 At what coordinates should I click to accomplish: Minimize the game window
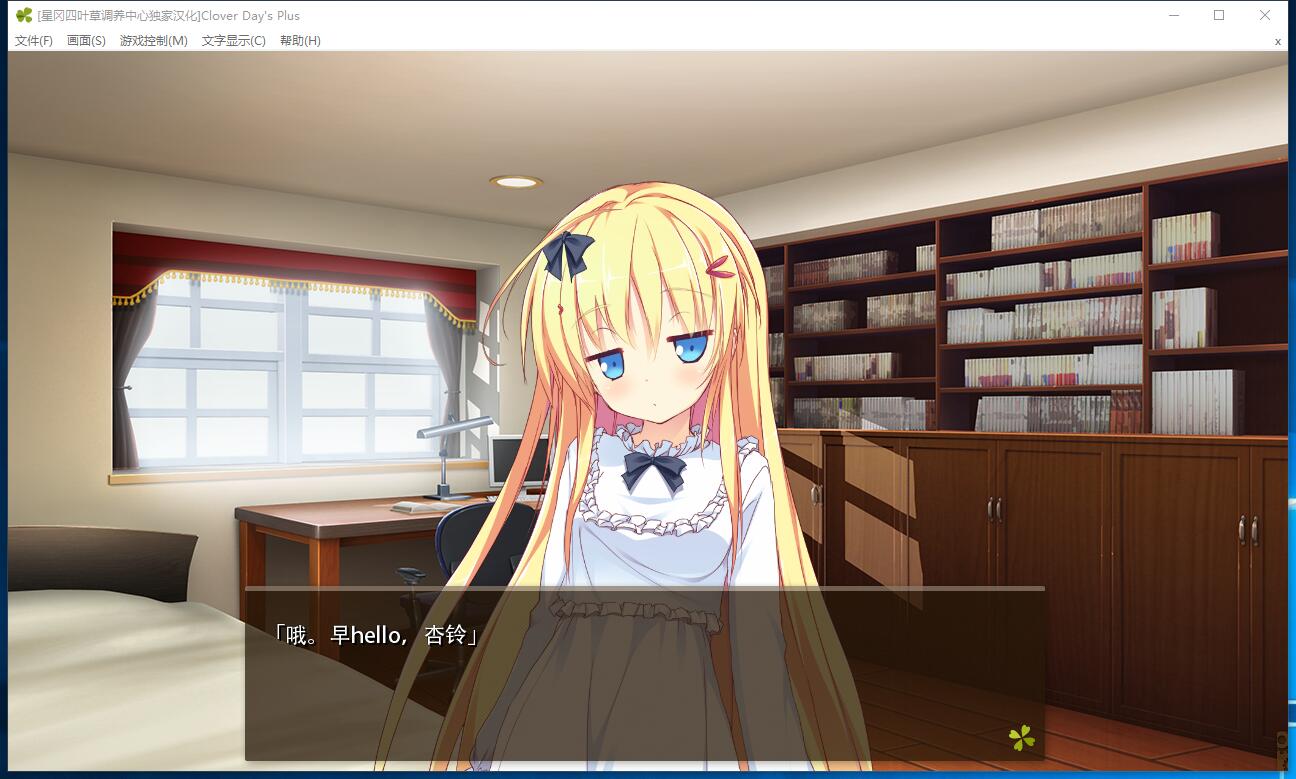[1174, 15]
